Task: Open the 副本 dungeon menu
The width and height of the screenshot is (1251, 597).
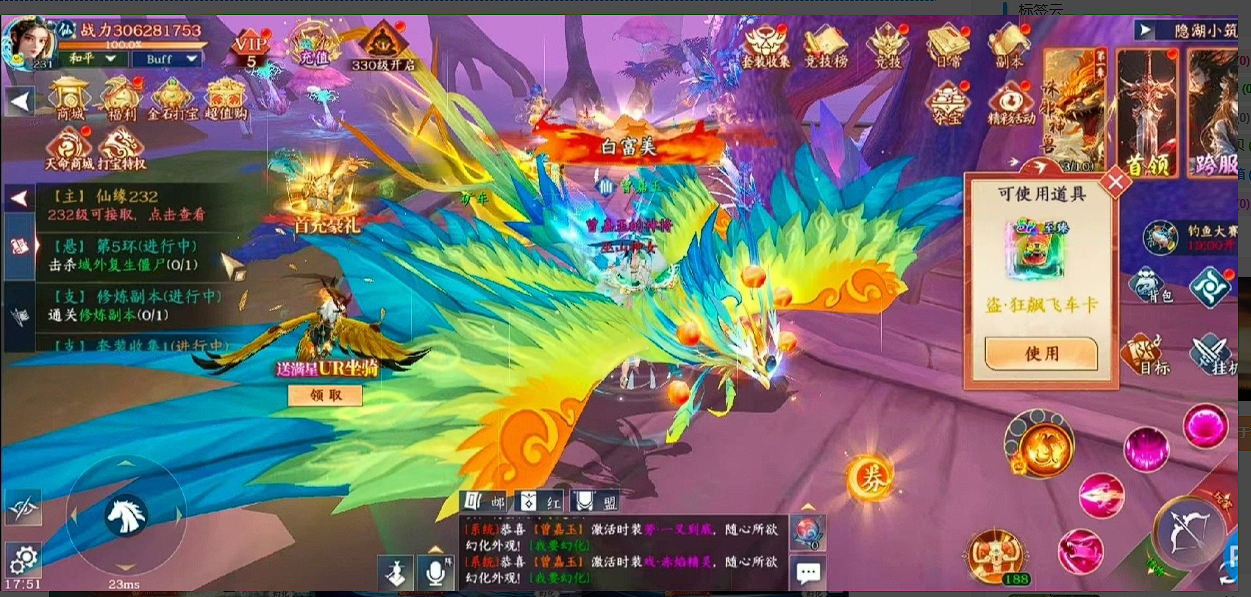Action: (1008, 46)
